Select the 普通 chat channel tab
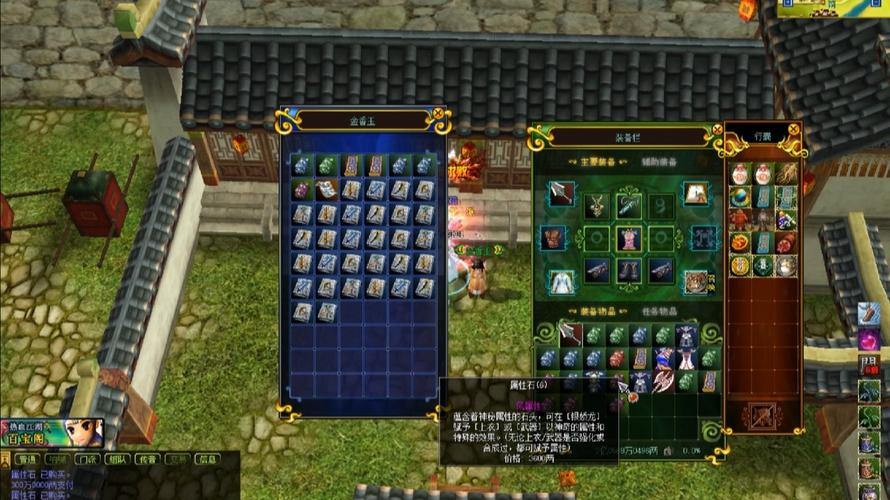The width and height of the screenshot is (890, 500). point(27,460)
